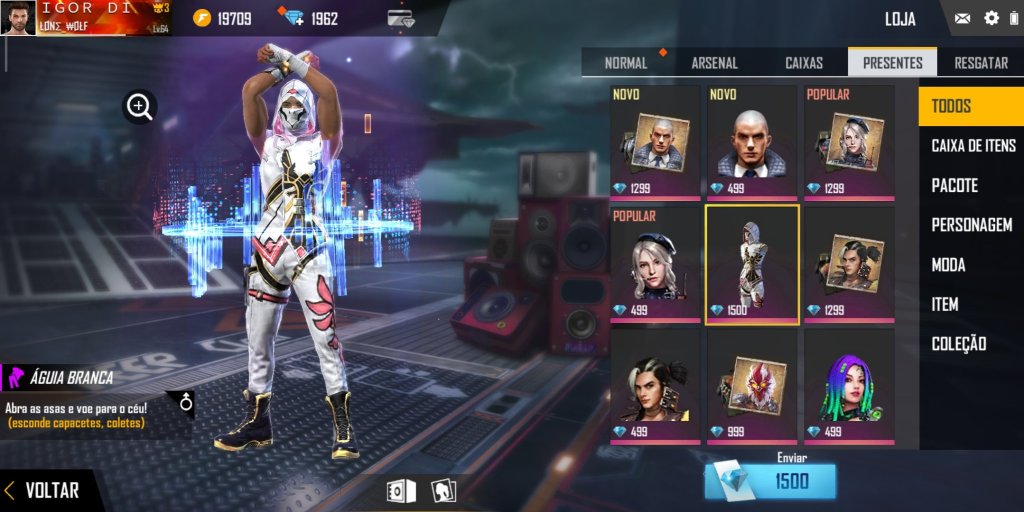
Task: Add diamonds via the diamond plus icon
Action: click(294, 18)
